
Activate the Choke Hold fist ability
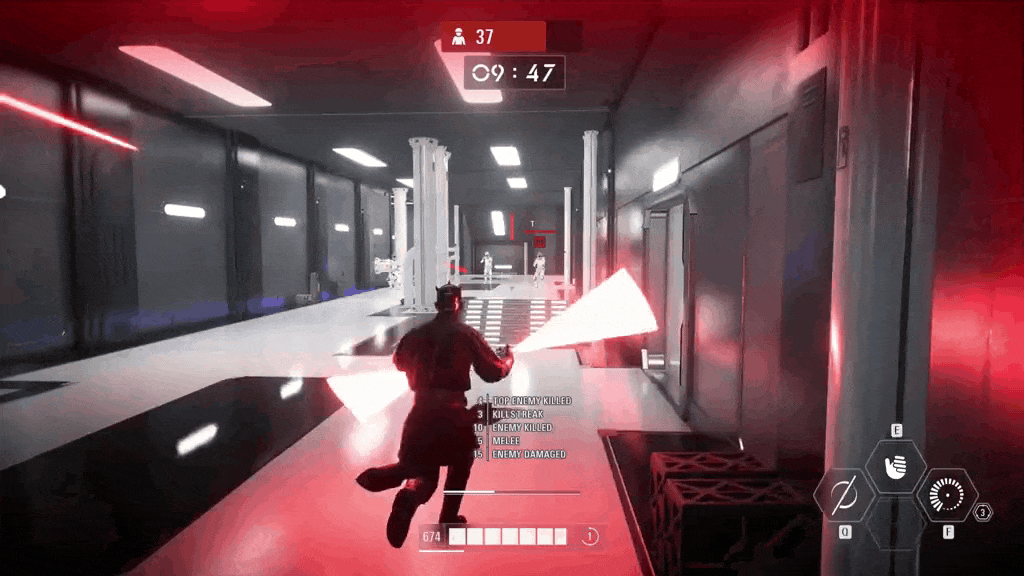click(895, 466)
